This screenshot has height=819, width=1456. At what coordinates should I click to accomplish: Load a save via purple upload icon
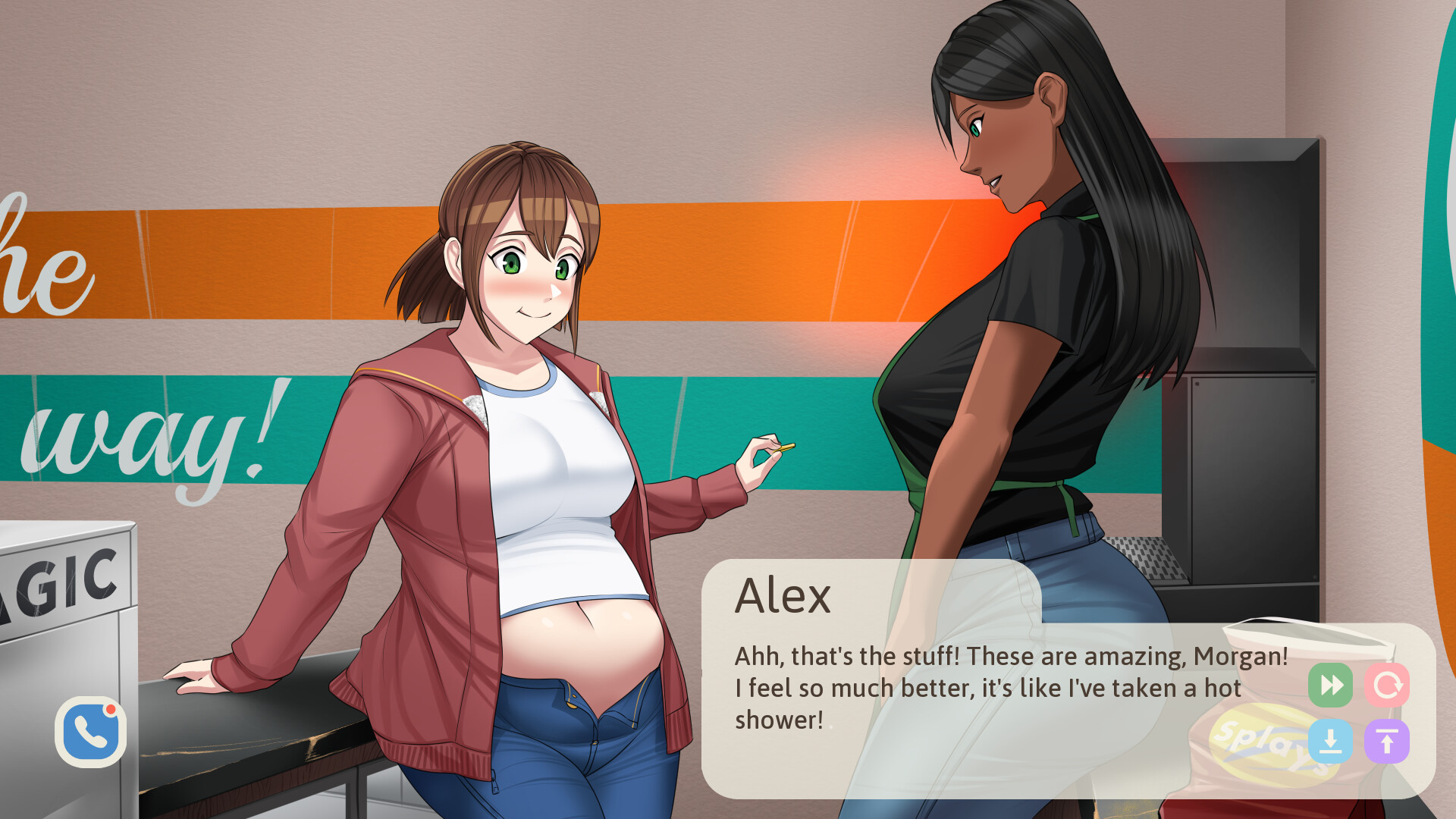(x=1388, y=742)
